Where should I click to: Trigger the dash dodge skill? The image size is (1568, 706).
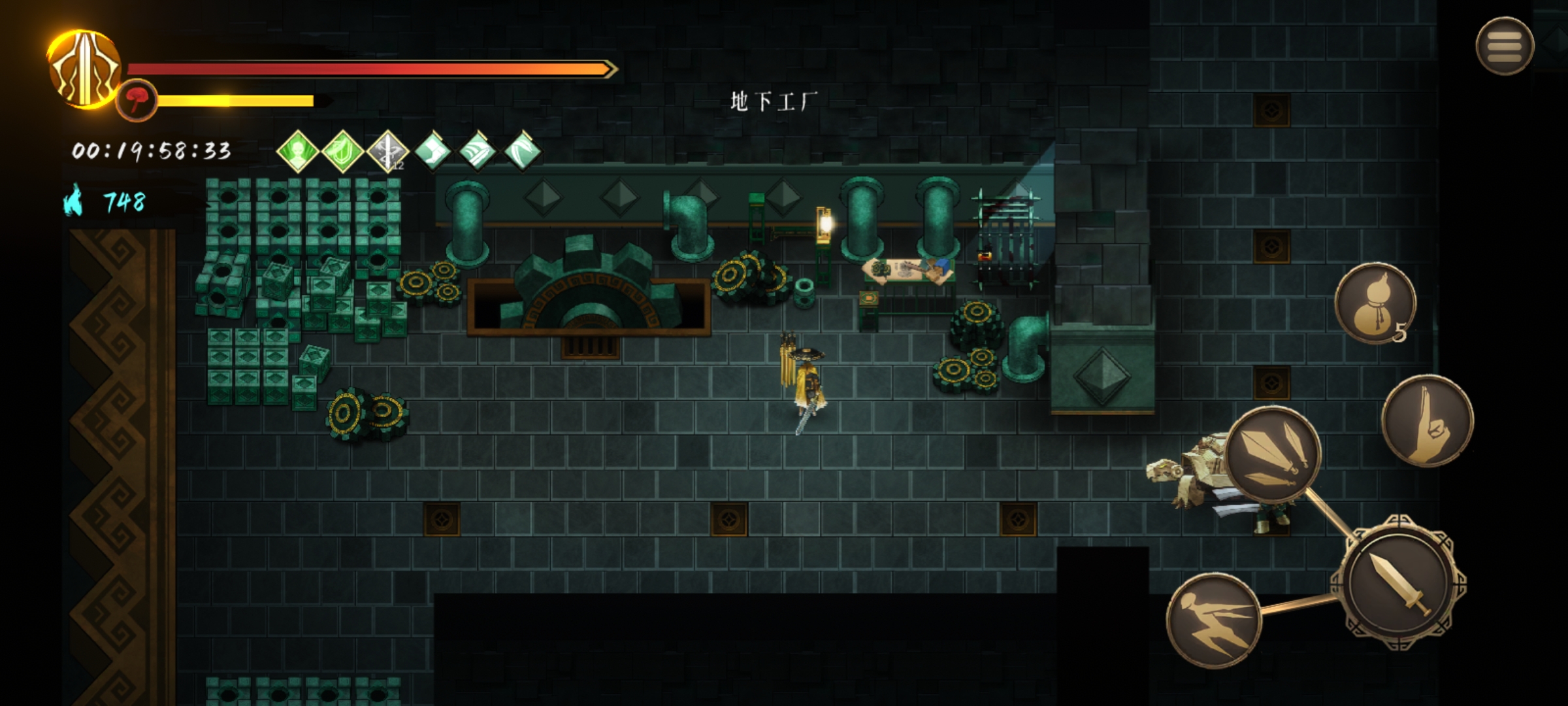tap(1213, 620)
